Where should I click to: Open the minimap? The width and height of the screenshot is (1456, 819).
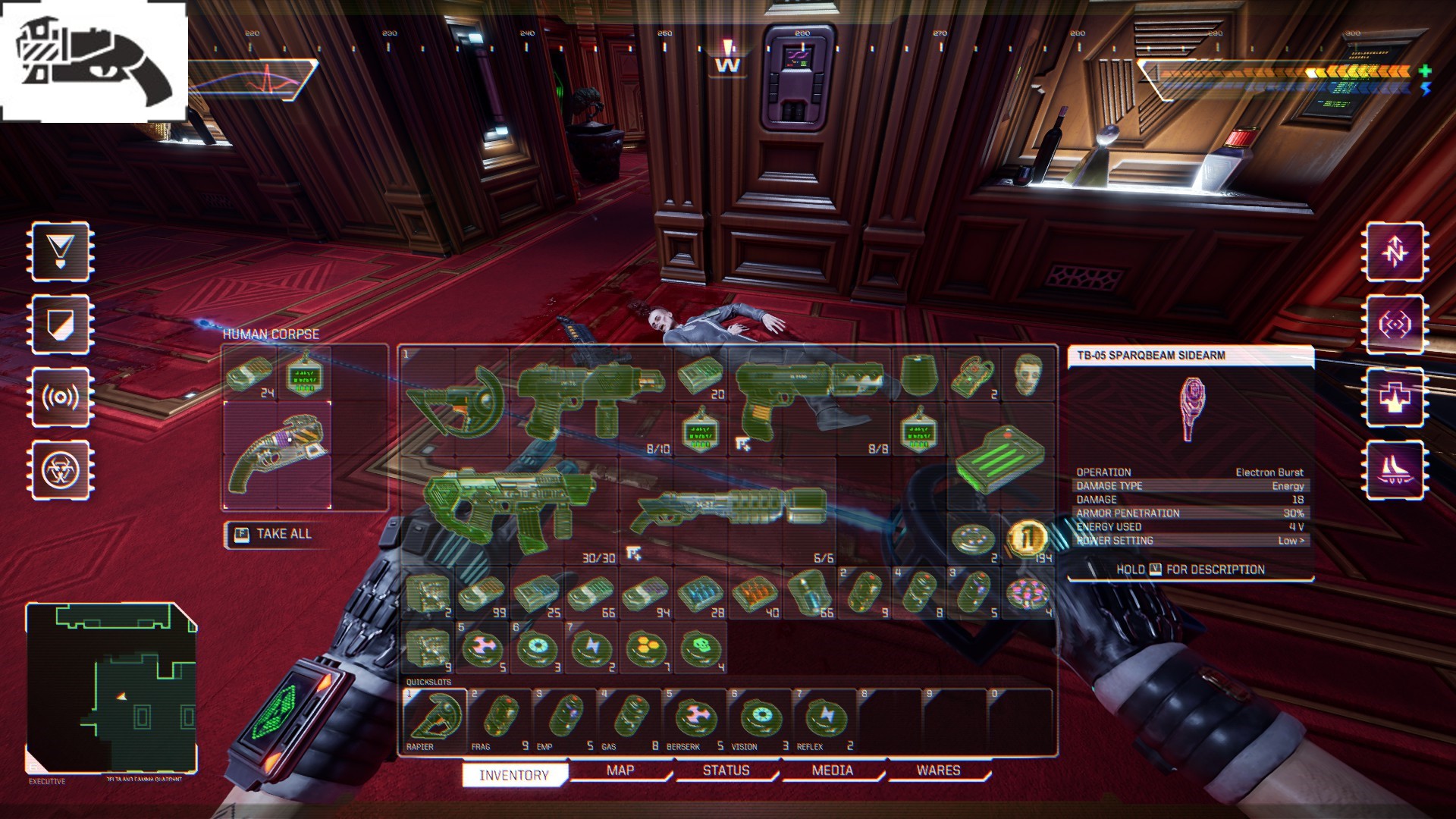(112, 687)
